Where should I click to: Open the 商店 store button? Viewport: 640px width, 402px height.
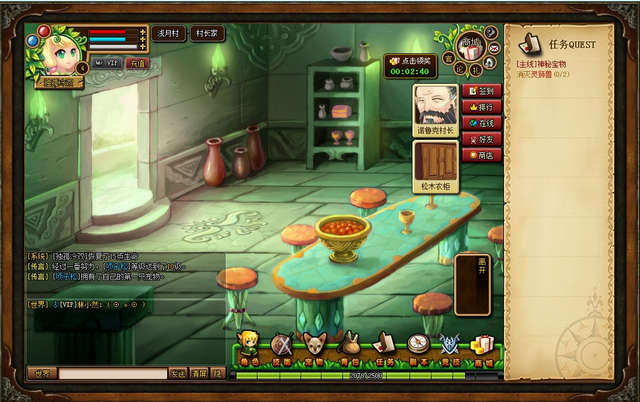(x=484, y=155)
